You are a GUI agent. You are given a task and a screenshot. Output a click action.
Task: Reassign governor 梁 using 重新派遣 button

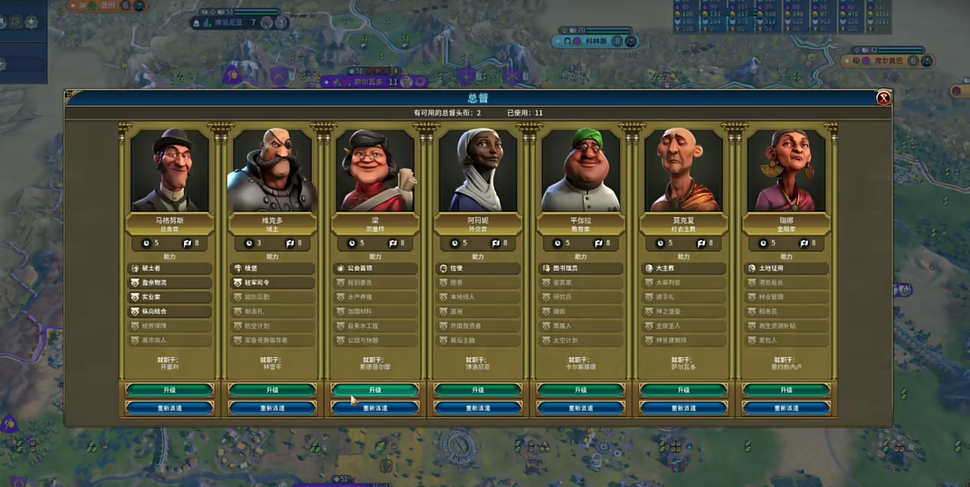(x=375, y=408)
